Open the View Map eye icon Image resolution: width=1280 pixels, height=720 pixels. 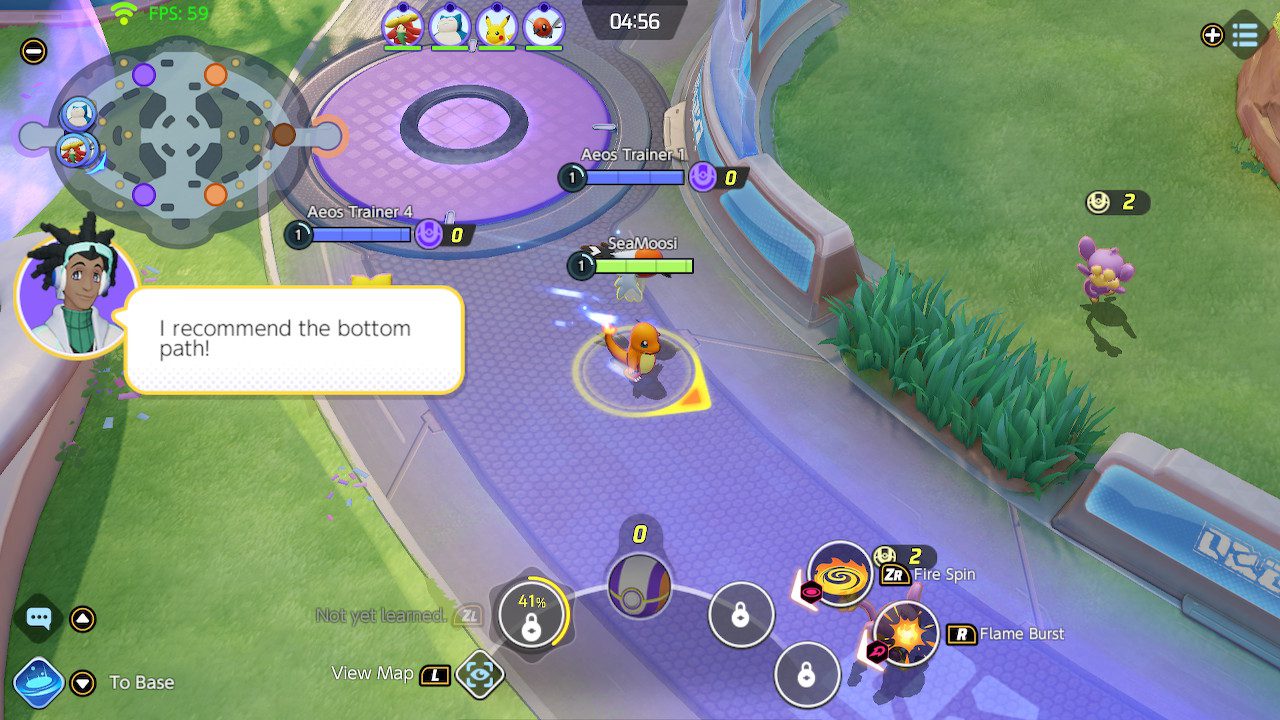479,674
